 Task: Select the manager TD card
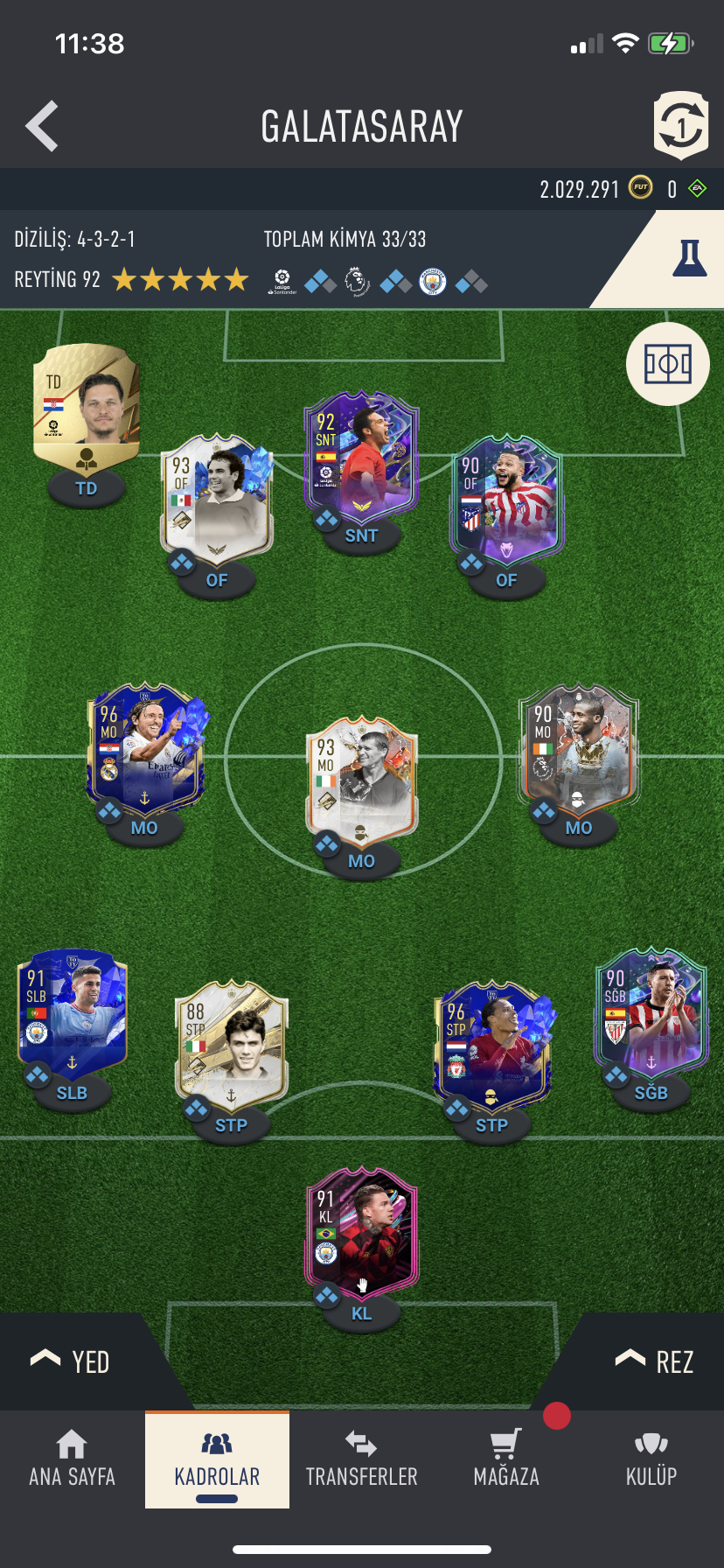(86, 409)
